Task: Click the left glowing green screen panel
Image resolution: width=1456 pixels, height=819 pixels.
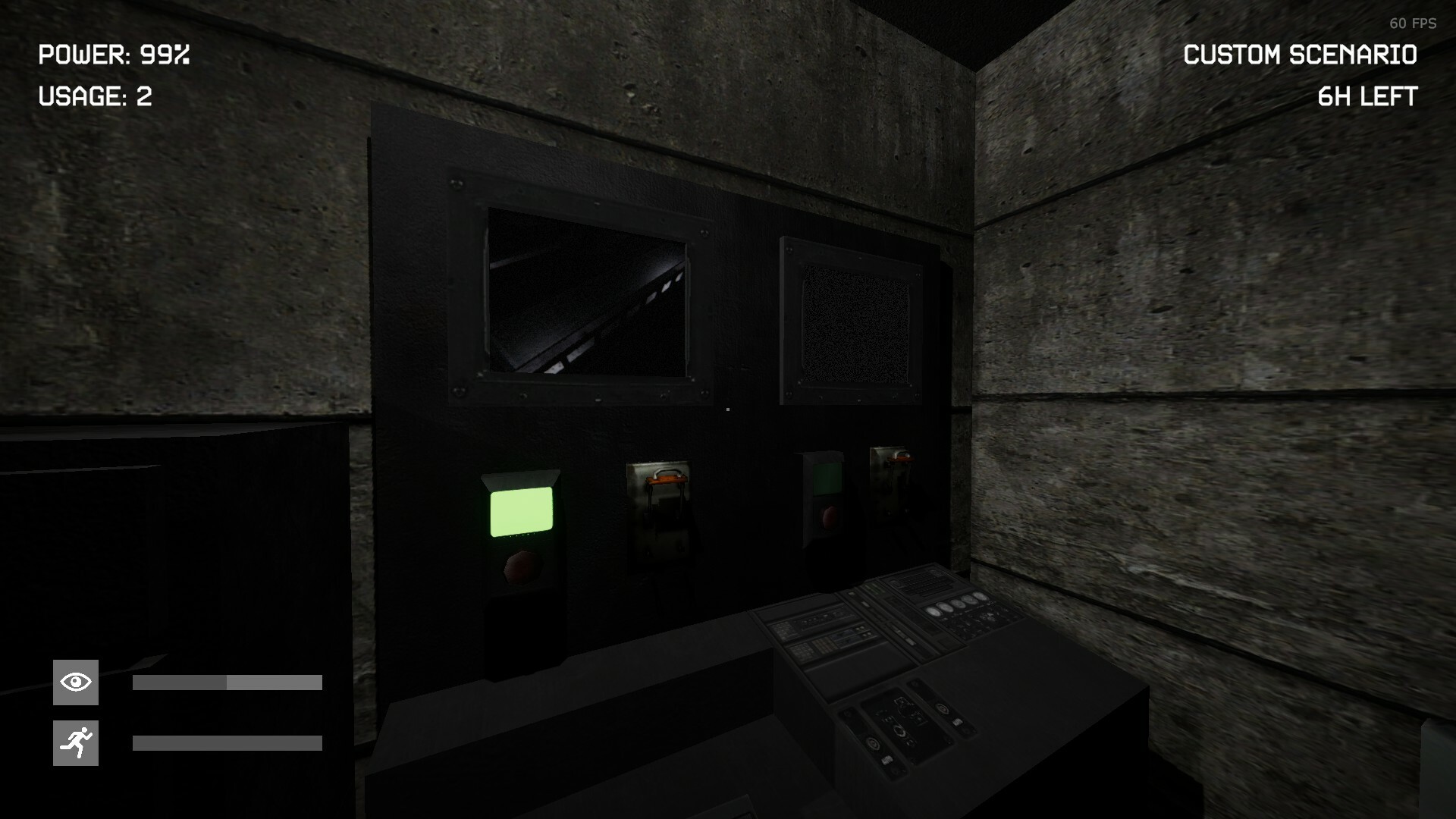Action: click(x=522, y=511)
